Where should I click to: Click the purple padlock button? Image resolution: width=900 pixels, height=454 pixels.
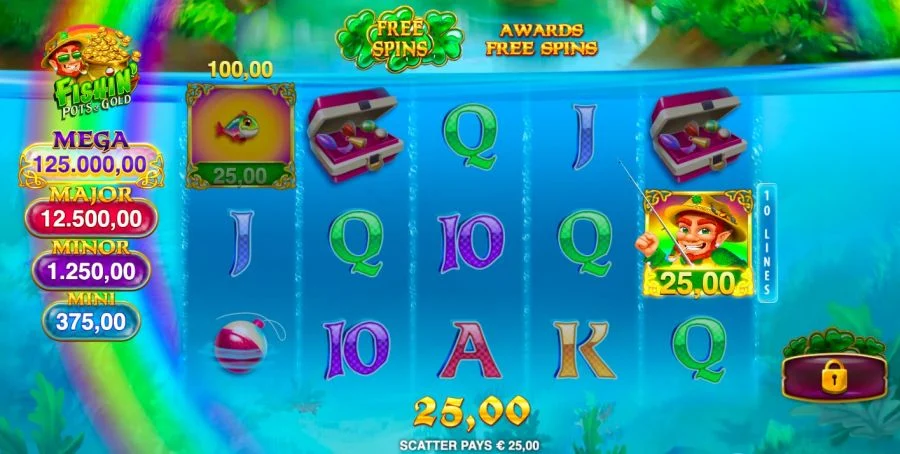pos(834,377)
